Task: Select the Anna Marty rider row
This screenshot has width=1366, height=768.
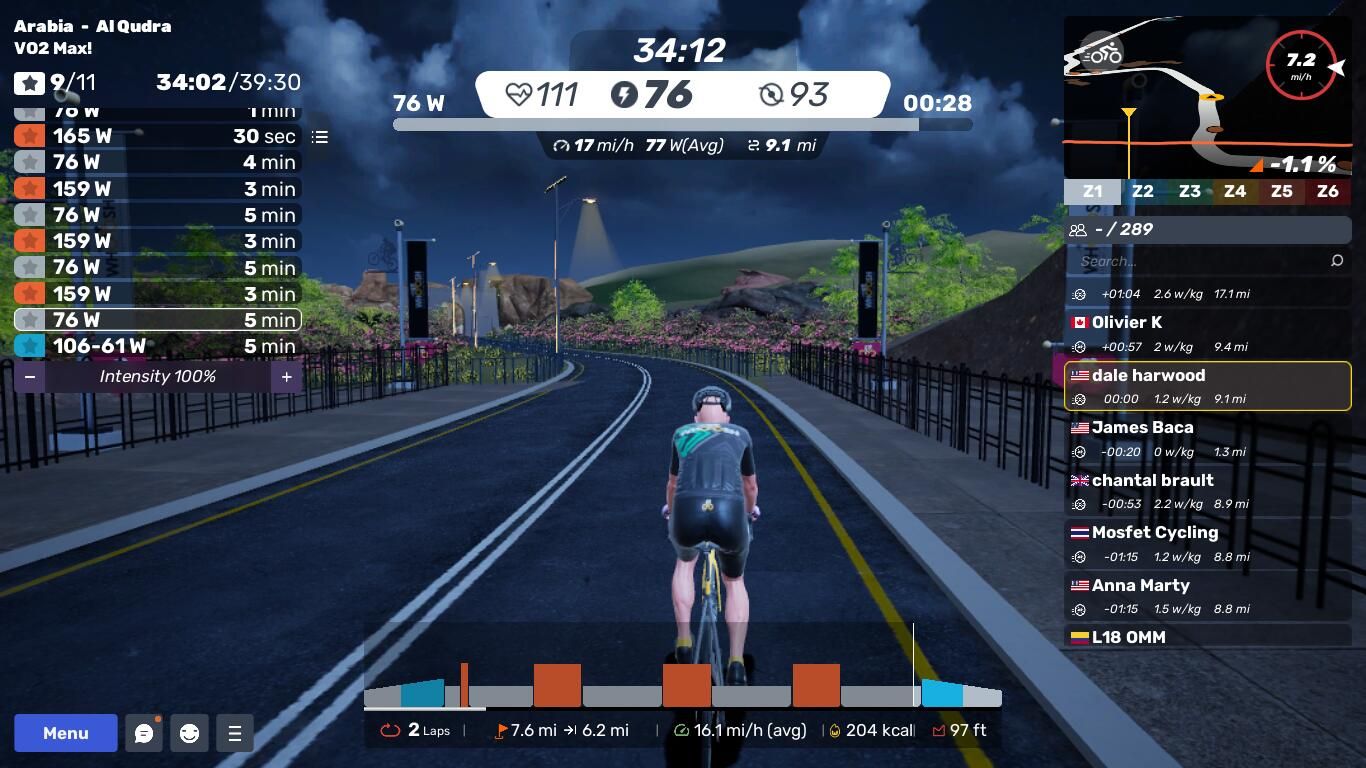Action: pyautogui.click(x=1207, y=596)
